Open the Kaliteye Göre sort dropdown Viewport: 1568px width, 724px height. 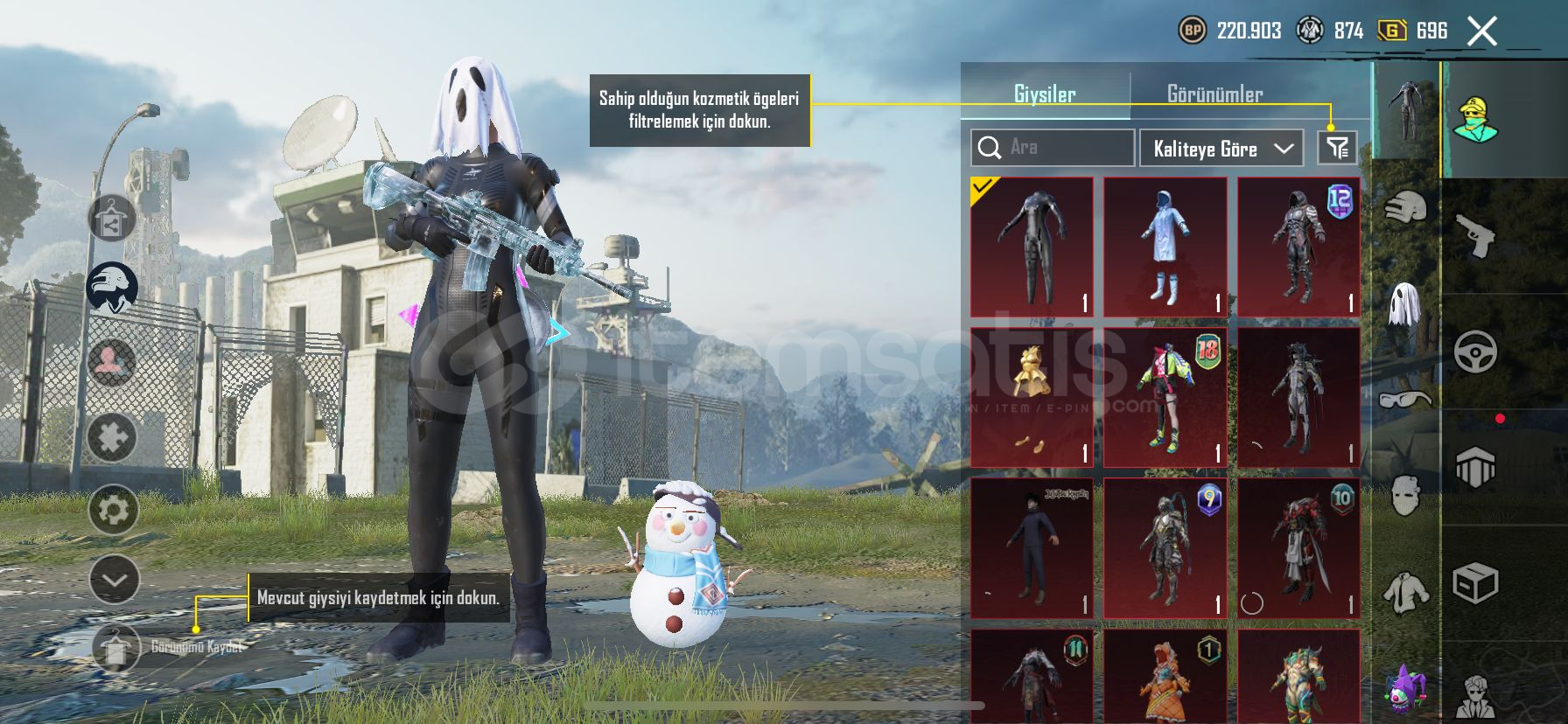click(x=1221, y=149)
